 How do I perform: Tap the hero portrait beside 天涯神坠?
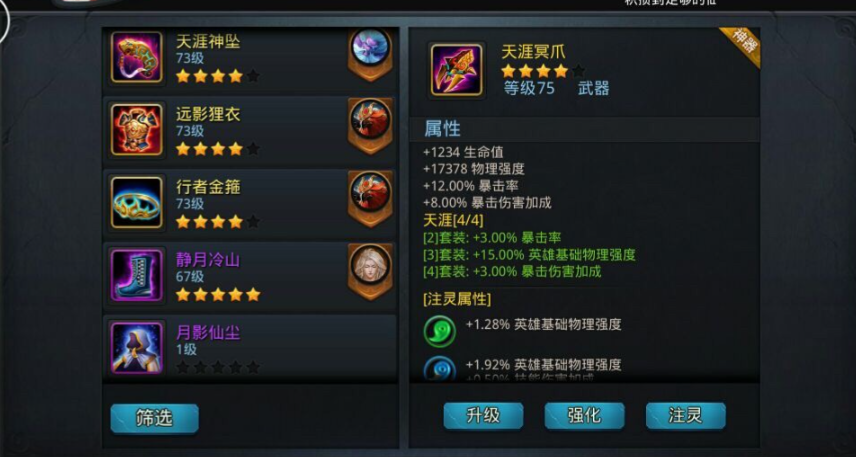(369, 50)
